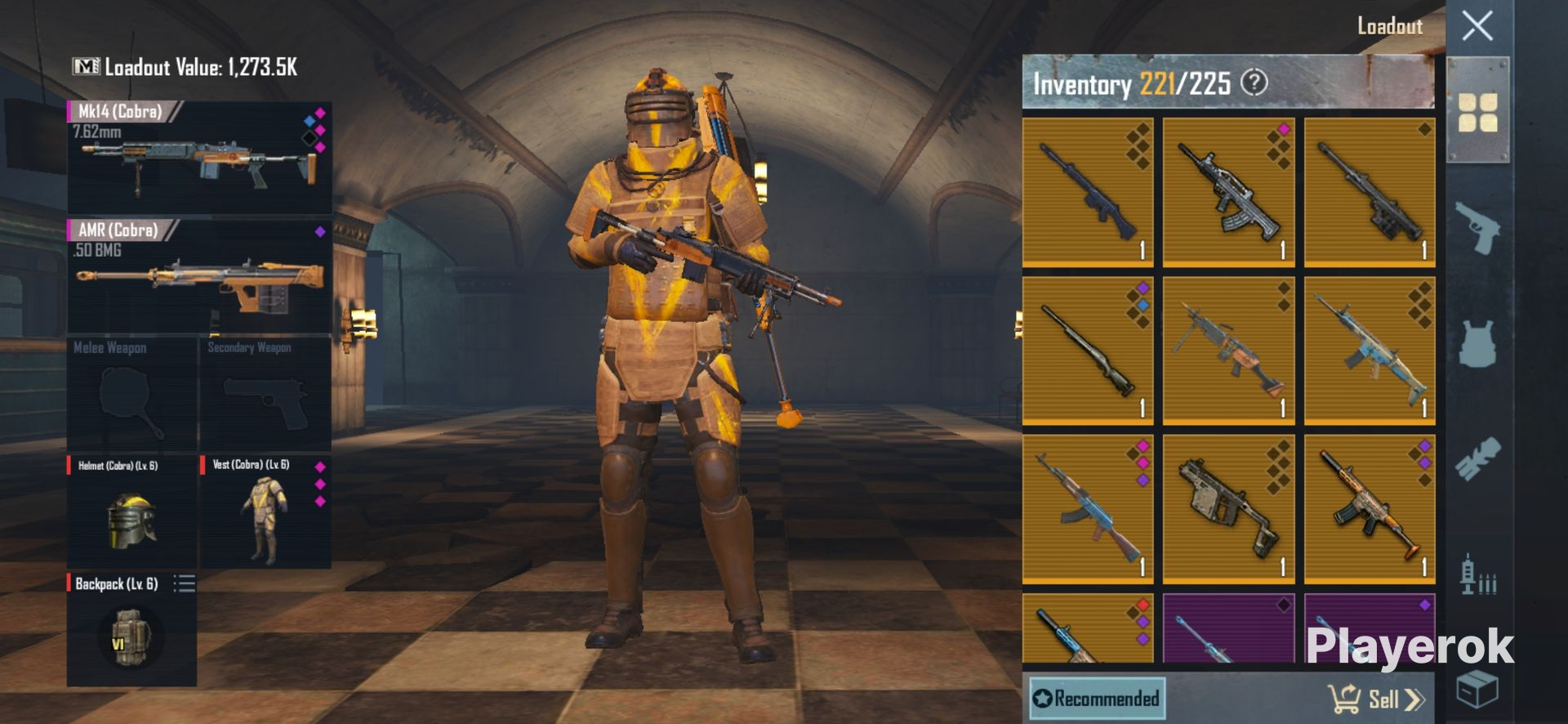Activate the Recommended sort button
The image size is (1568, 724).
click(1096, 699)
